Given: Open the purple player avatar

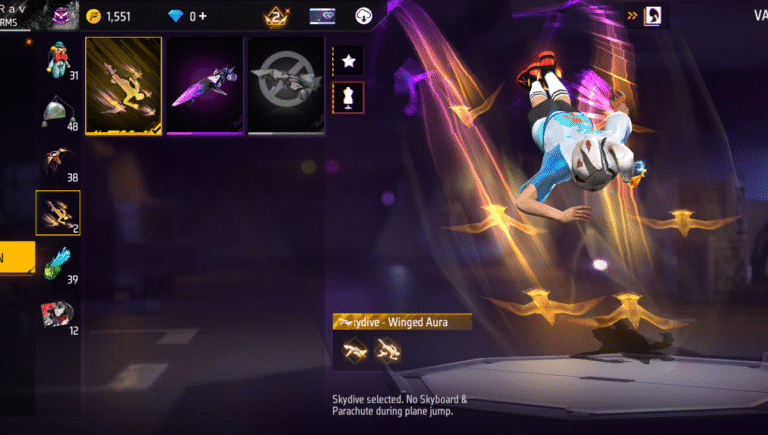Looking at the screenshot, I should (x=64, y=16).
